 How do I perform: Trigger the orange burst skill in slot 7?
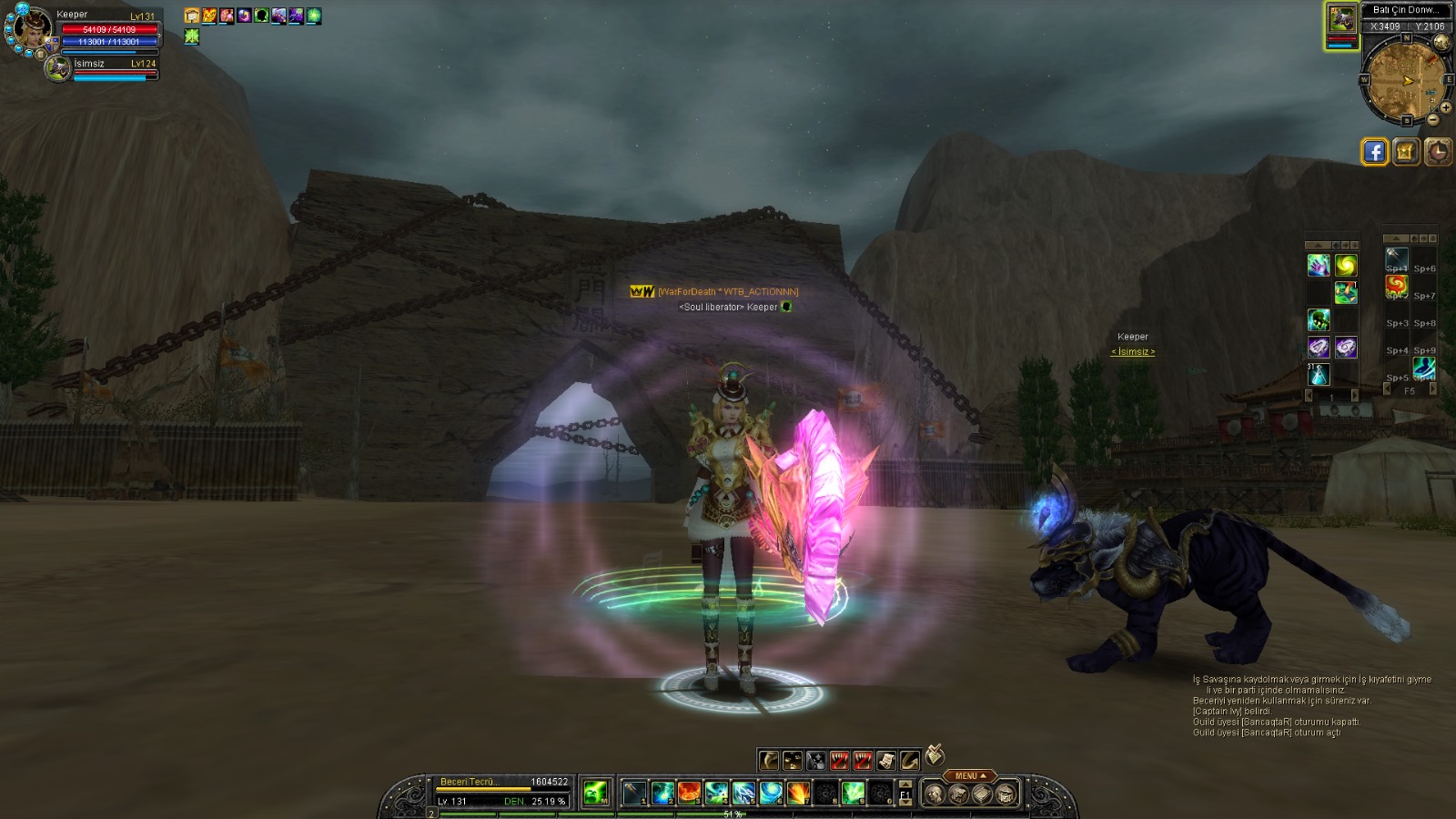pos(798,794)
